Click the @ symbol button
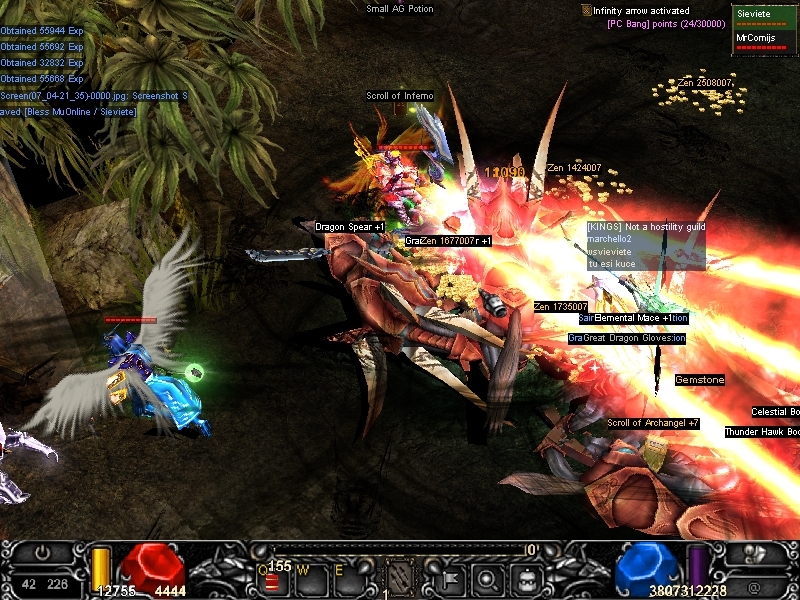The image size is (800, 600). pos(755,583)
